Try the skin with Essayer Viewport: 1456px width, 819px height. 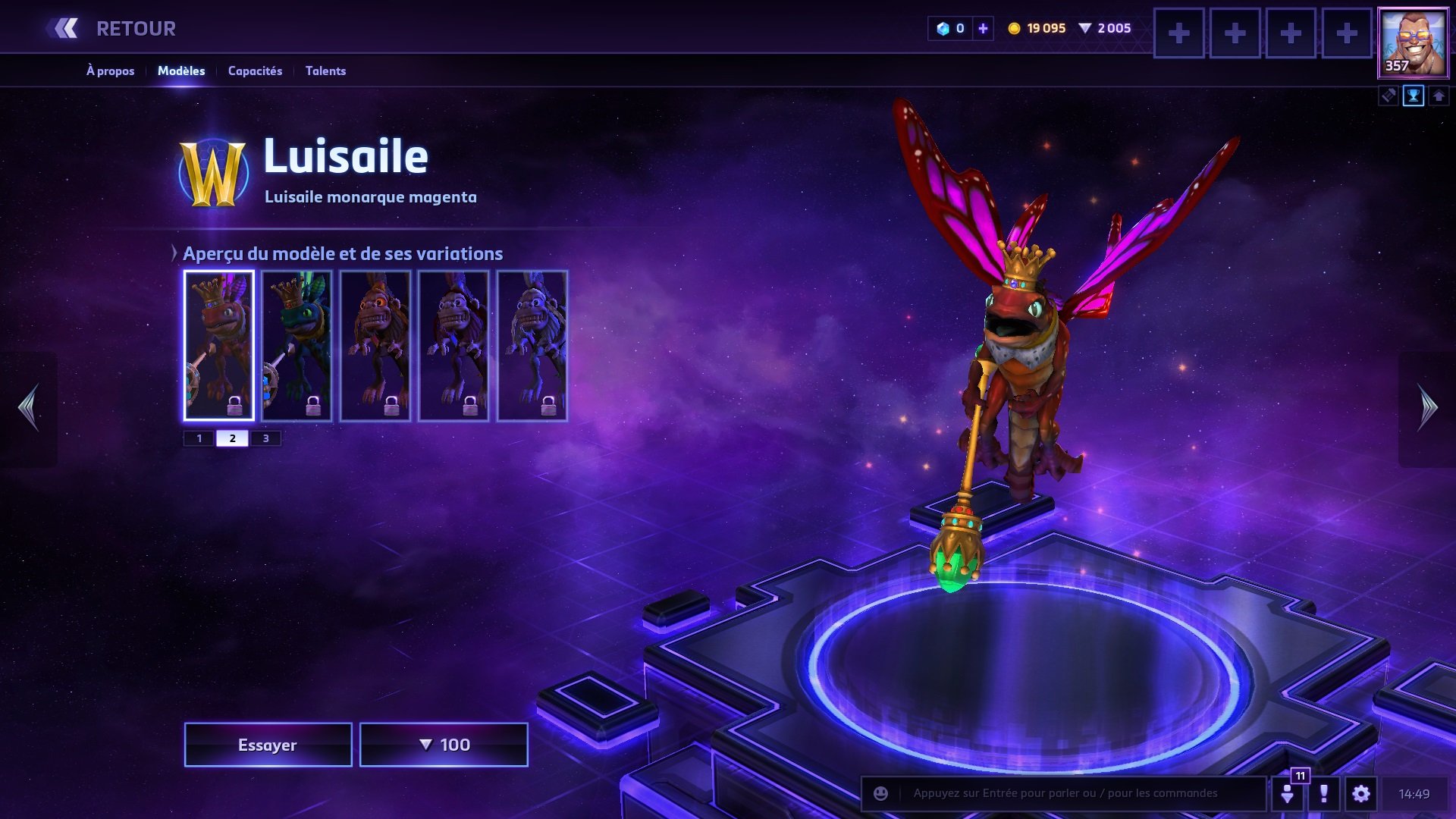(268, 745)
